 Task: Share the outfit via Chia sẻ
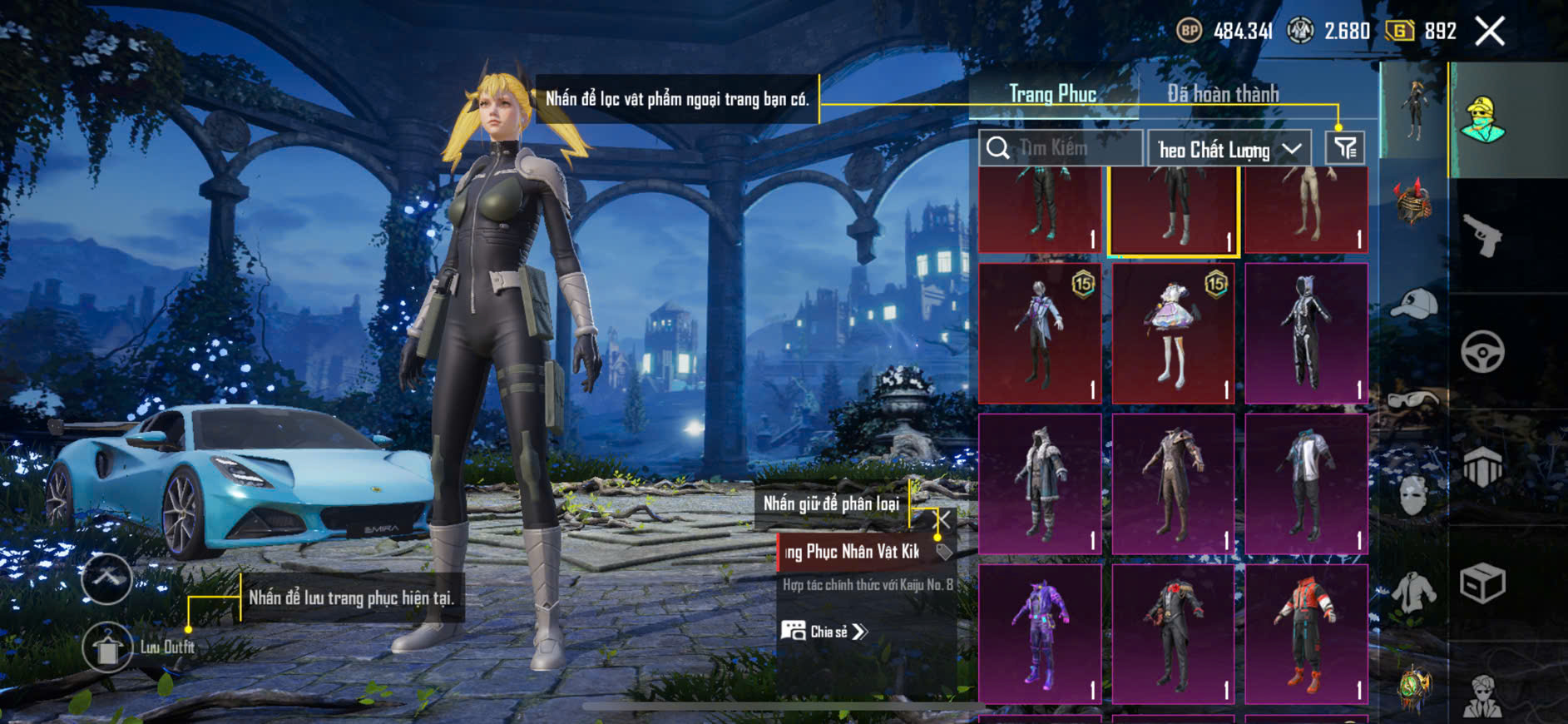pos(824,632)
